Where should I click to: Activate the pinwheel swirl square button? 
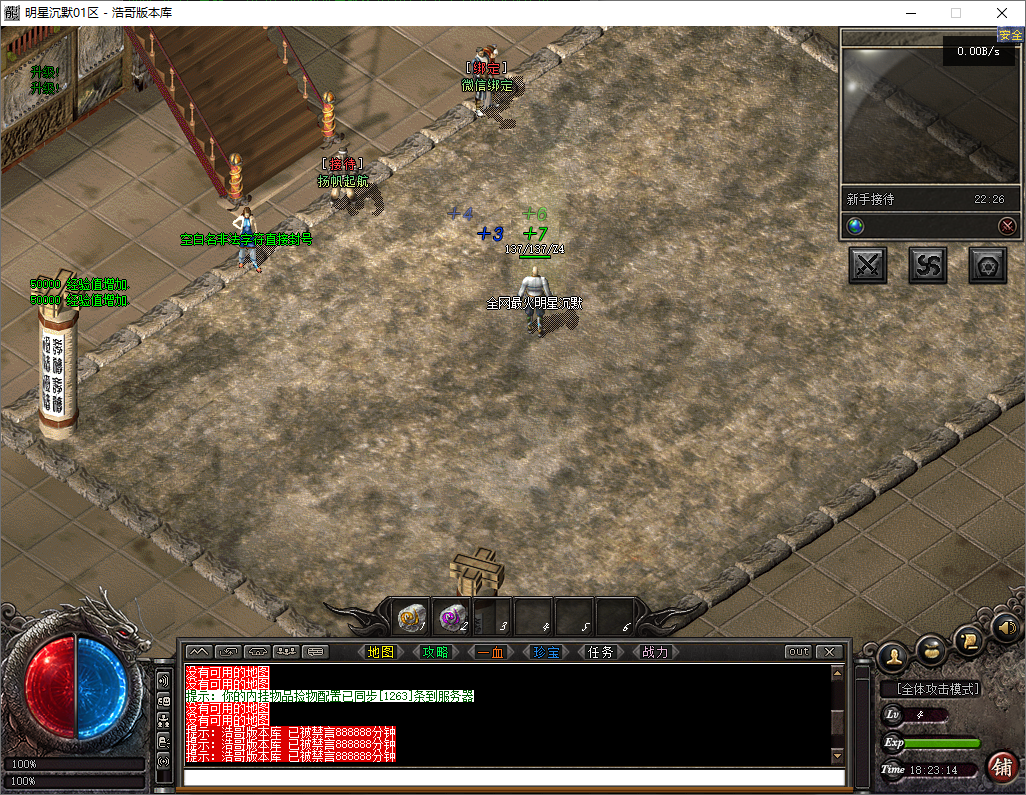pos(928,265)
